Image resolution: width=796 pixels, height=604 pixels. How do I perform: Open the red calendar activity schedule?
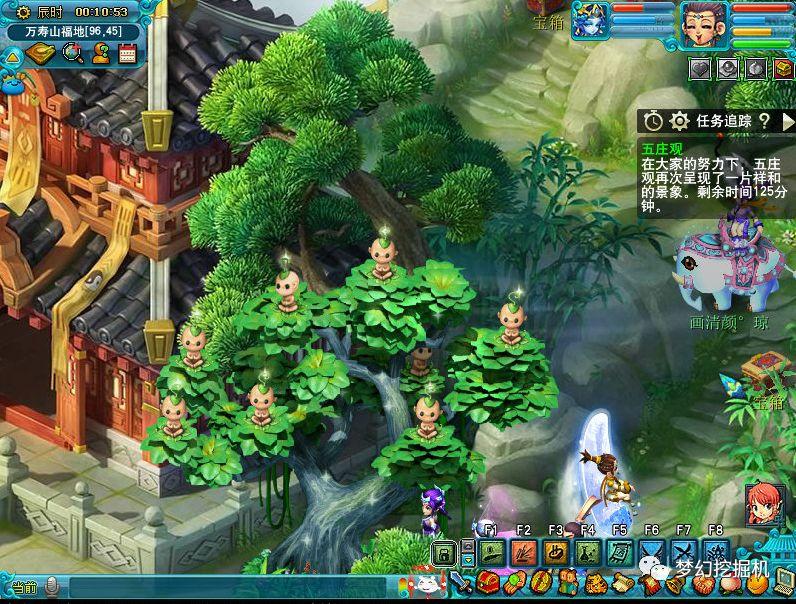(127, 53)
